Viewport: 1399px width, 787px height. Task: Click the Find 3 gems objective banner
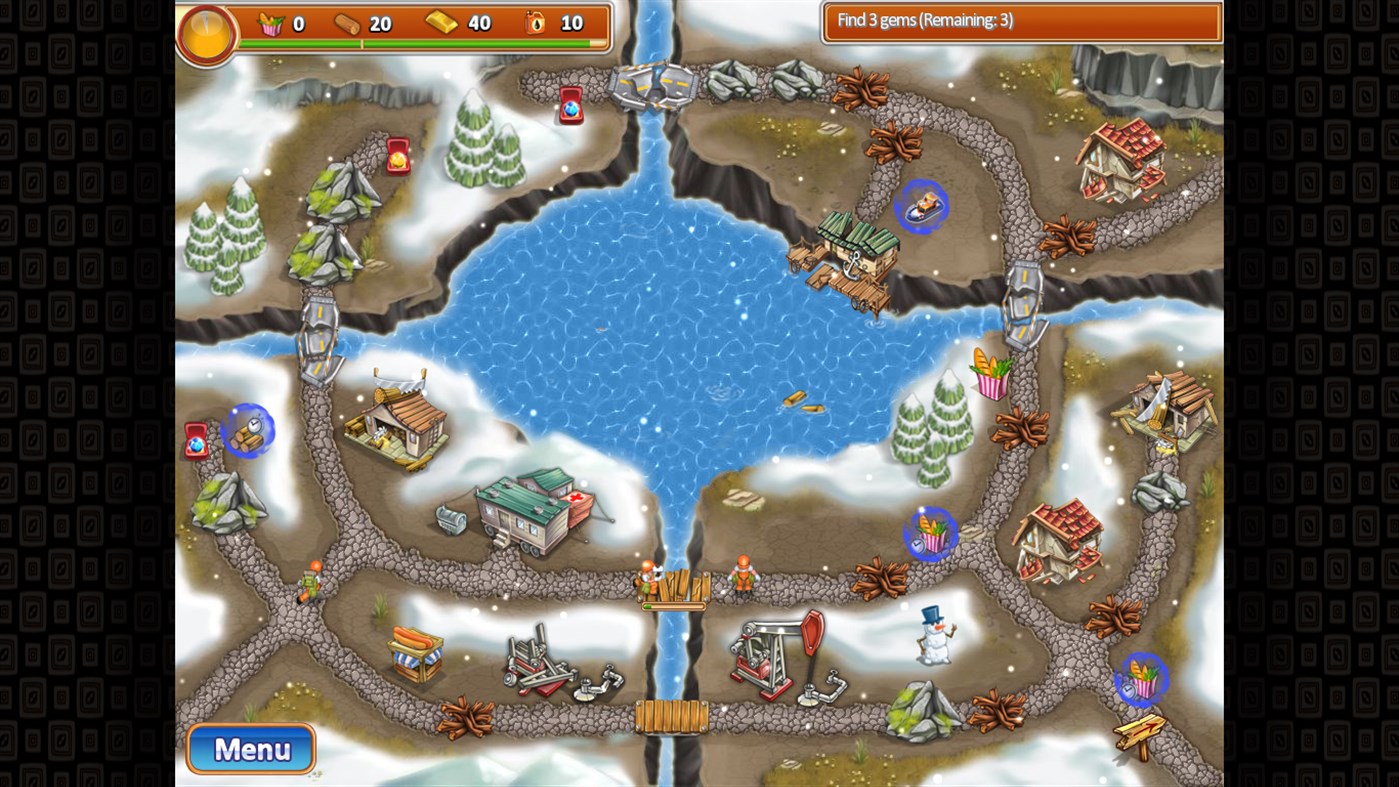(1020, 20)
